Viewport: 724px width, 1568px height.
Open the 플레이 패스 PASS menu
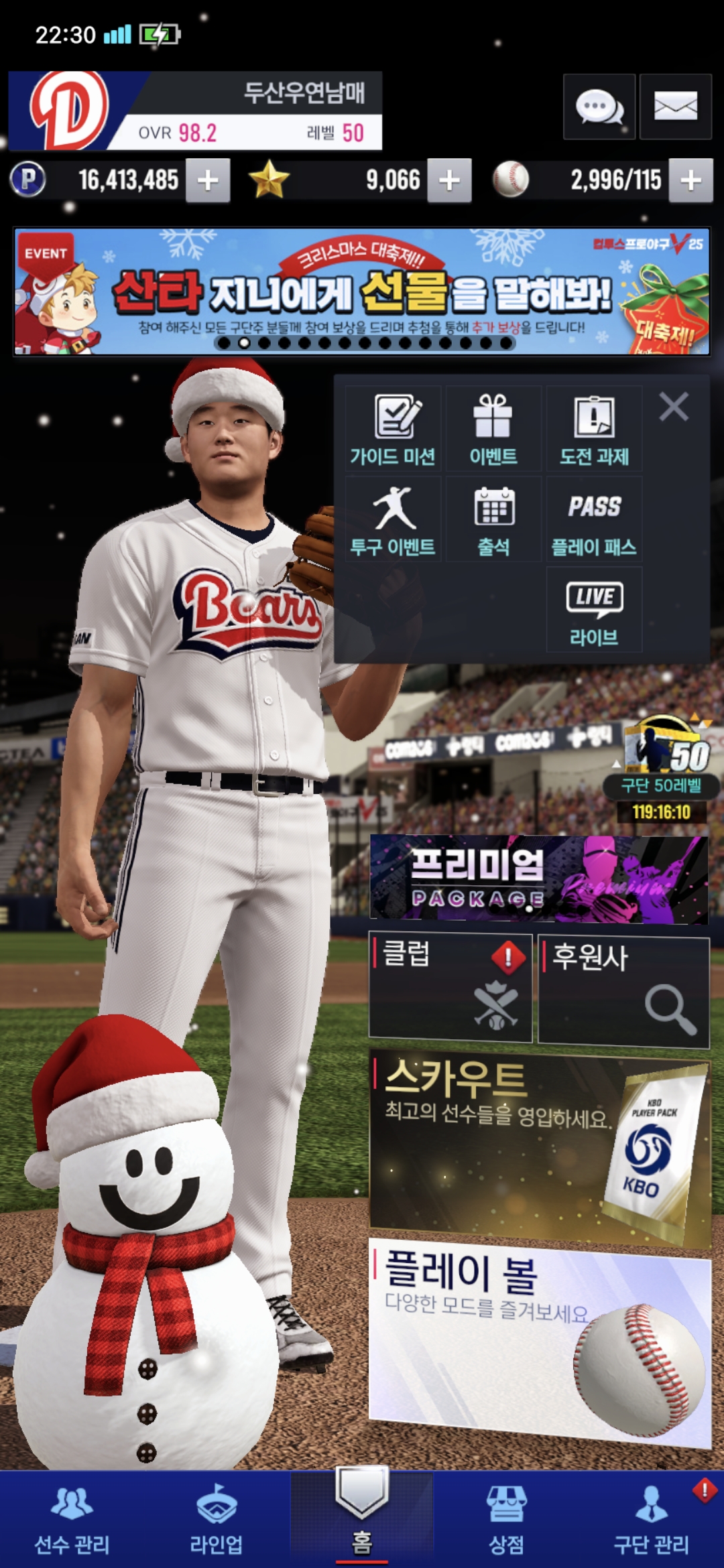pyautogui.click(x=594, y=519)
